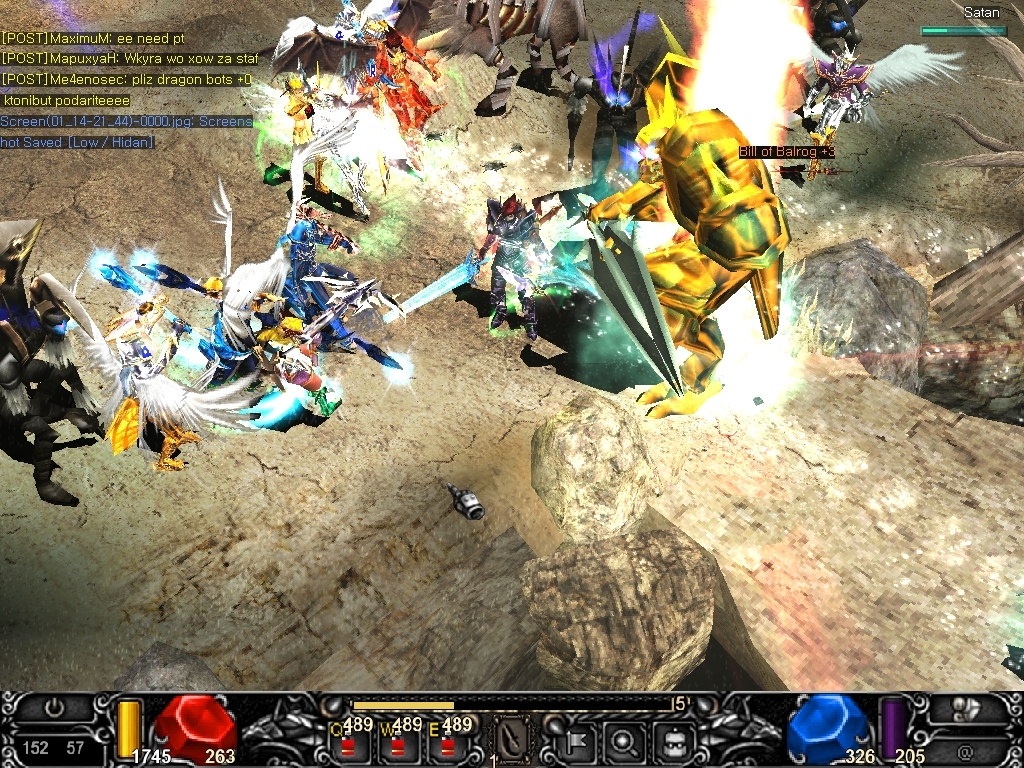Open the backpack inventory button
The width and height of the screenshot is (1024, 768).
[x=669, y=741]
